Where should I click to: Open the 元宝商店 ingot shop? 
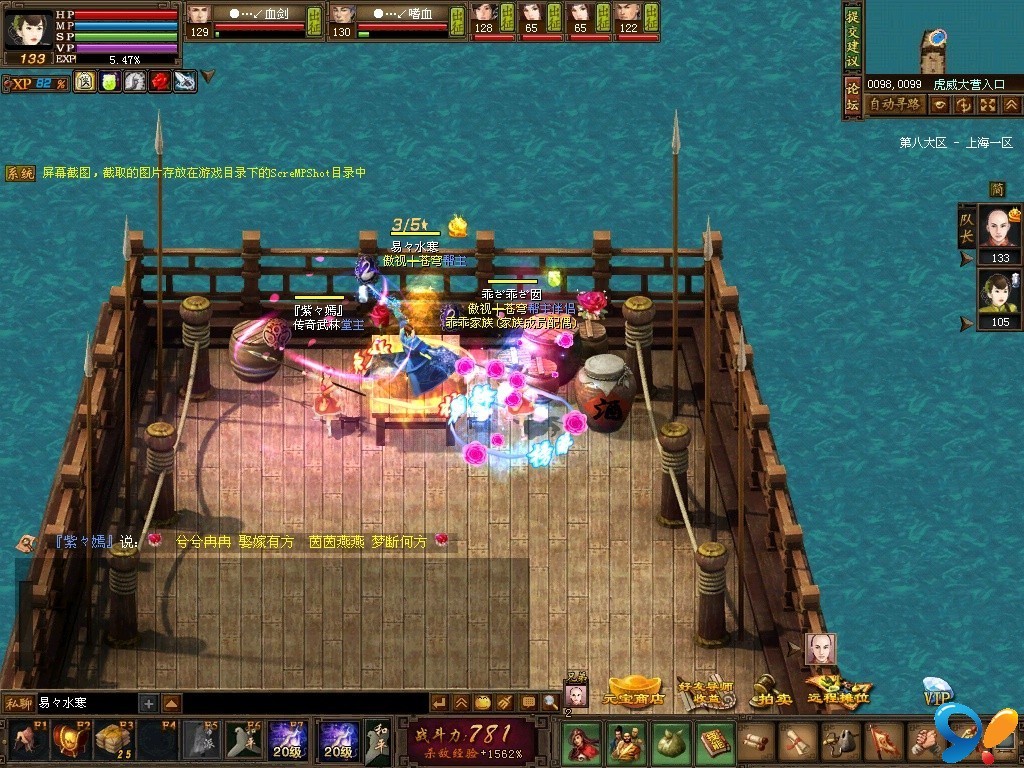point(636,691)
